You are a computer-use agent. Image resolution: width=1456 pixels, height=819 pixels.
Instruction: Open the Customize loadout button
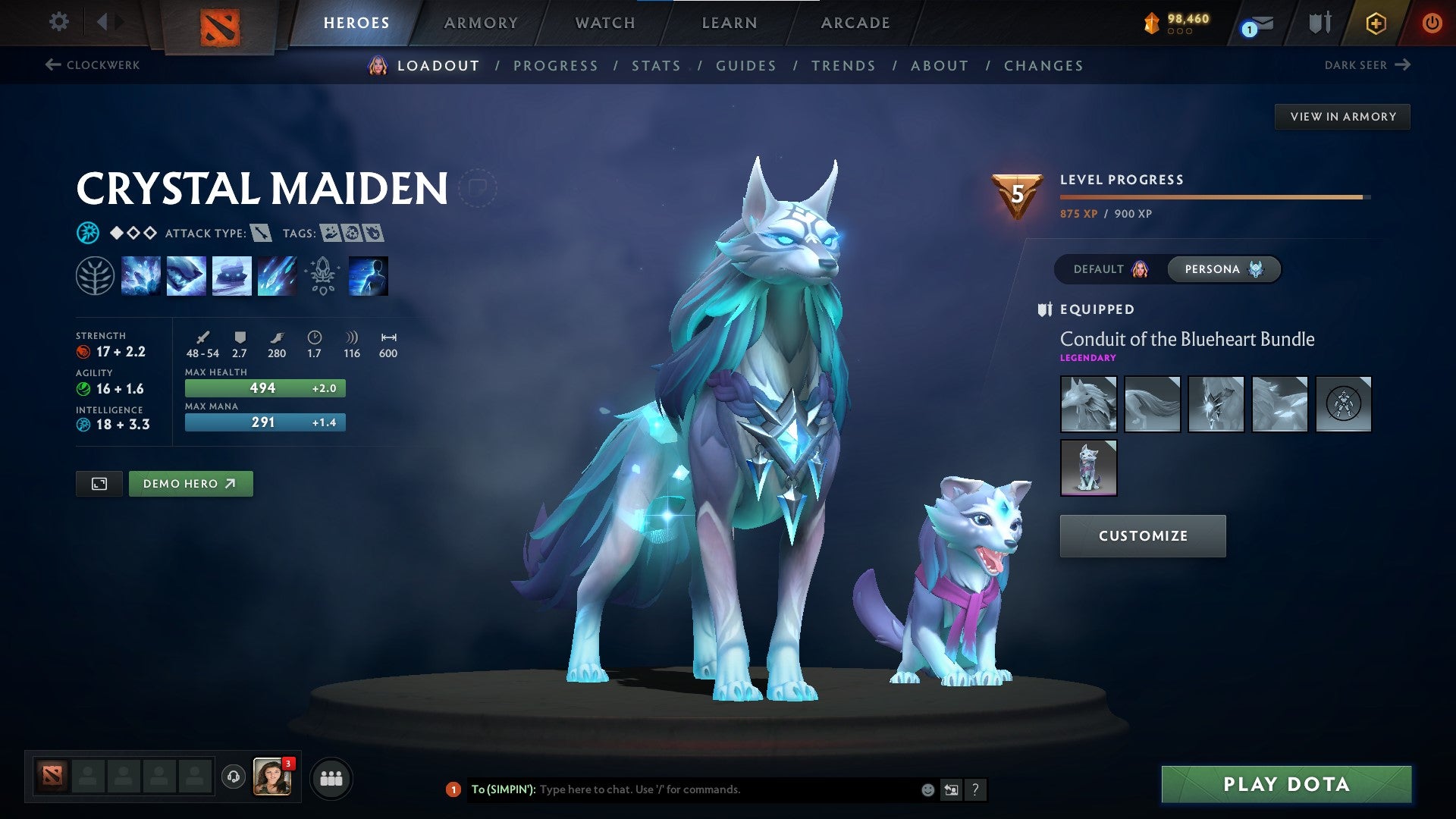[1142, 535]
